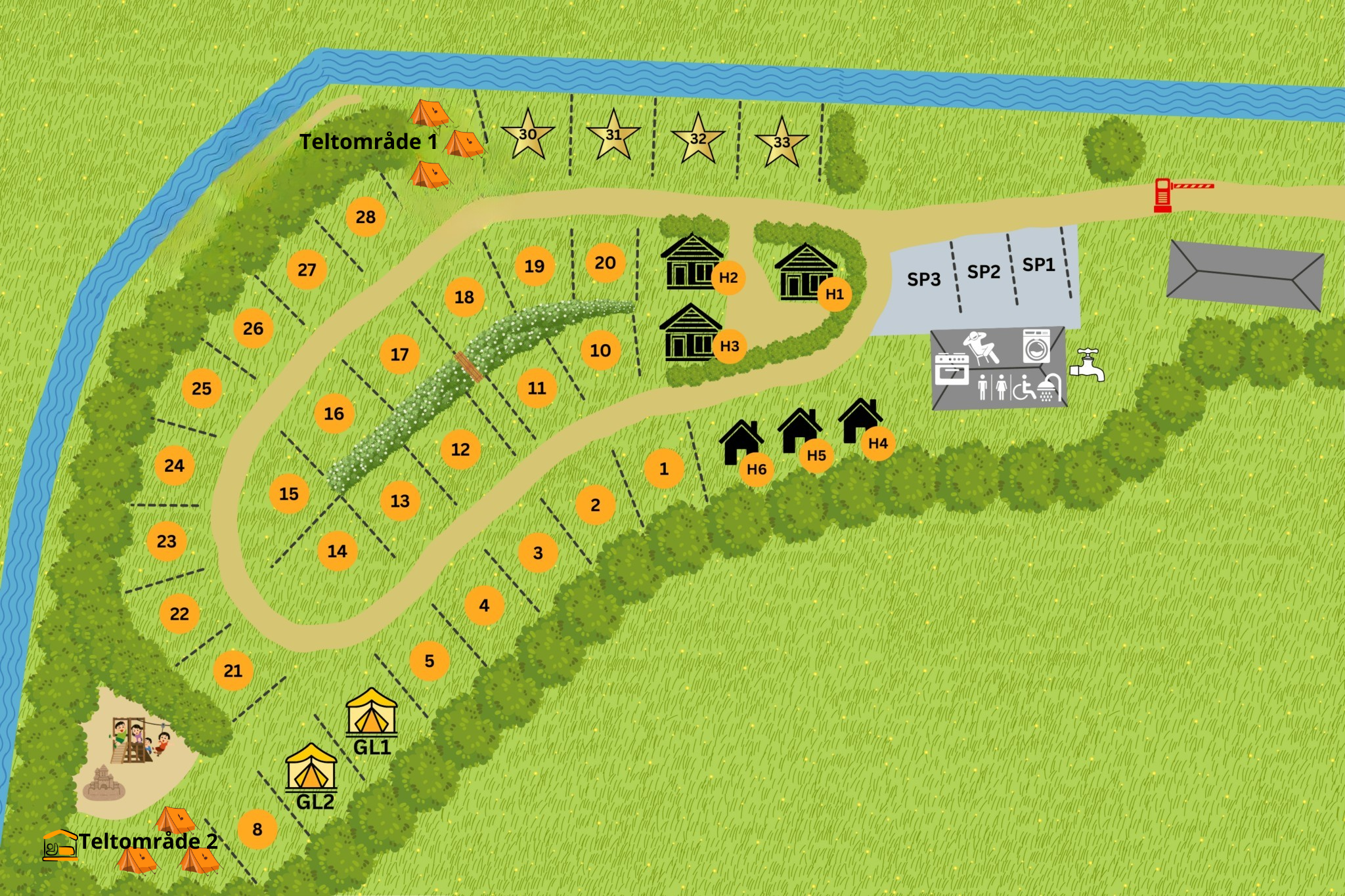Select star pitch 33
Image resolution: width=1345 pixels, height=896 pixels.
pos(782,142)
